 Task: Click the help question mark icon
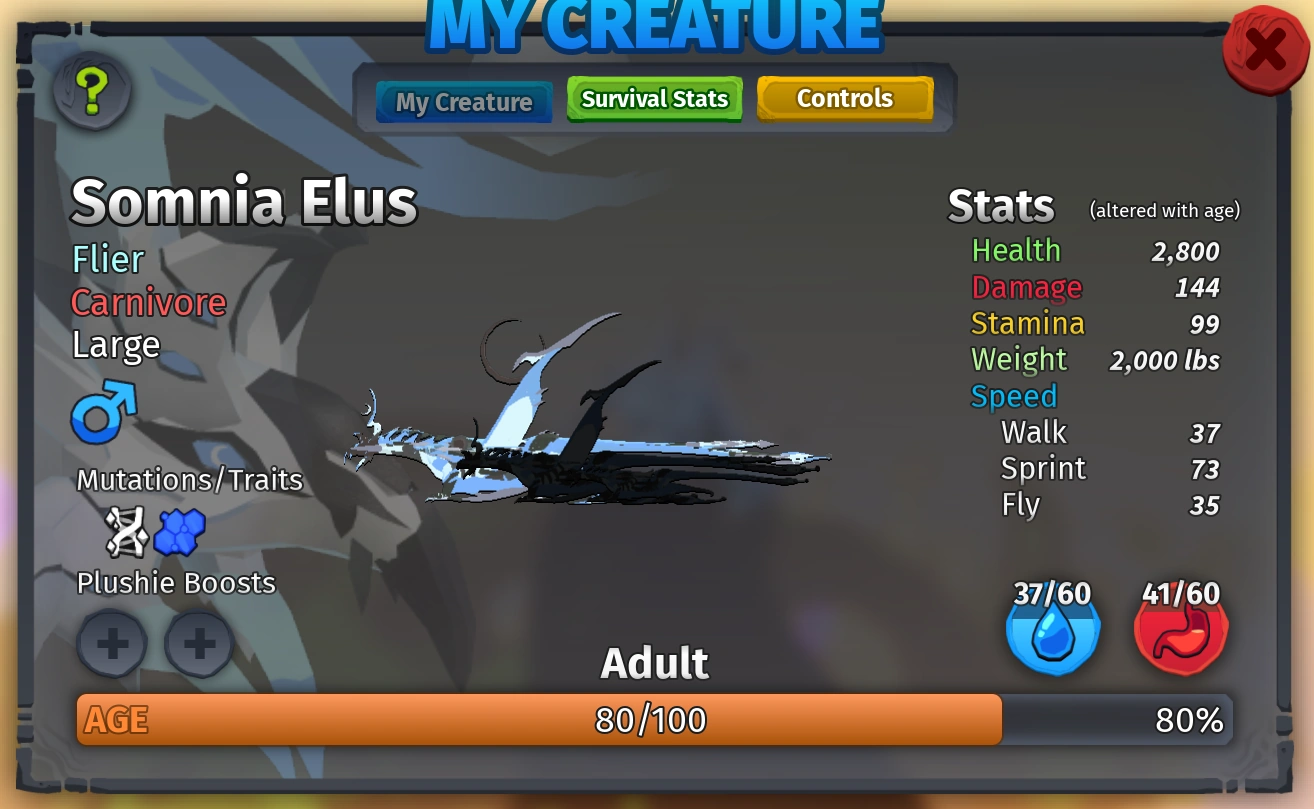click(91, 90)
